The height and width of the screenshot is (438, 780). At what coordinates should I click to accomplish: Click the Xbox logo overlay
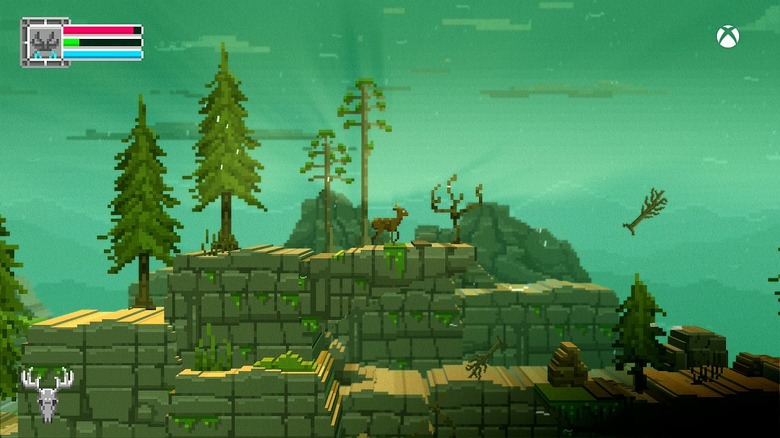[x=728, y=37]
